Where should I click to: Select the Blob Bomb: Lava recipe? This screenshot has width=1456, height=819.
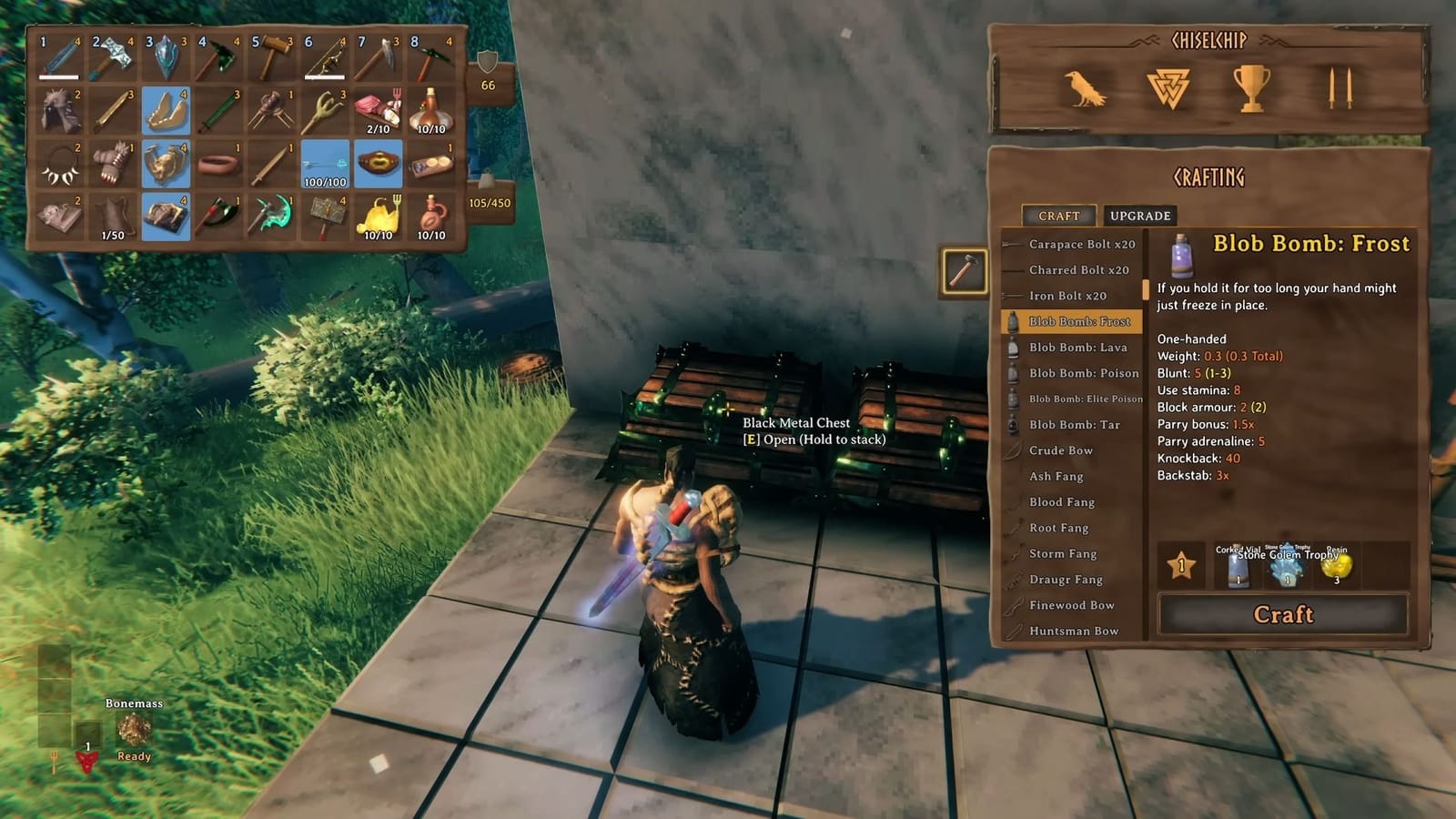[x=1077, y=348]
